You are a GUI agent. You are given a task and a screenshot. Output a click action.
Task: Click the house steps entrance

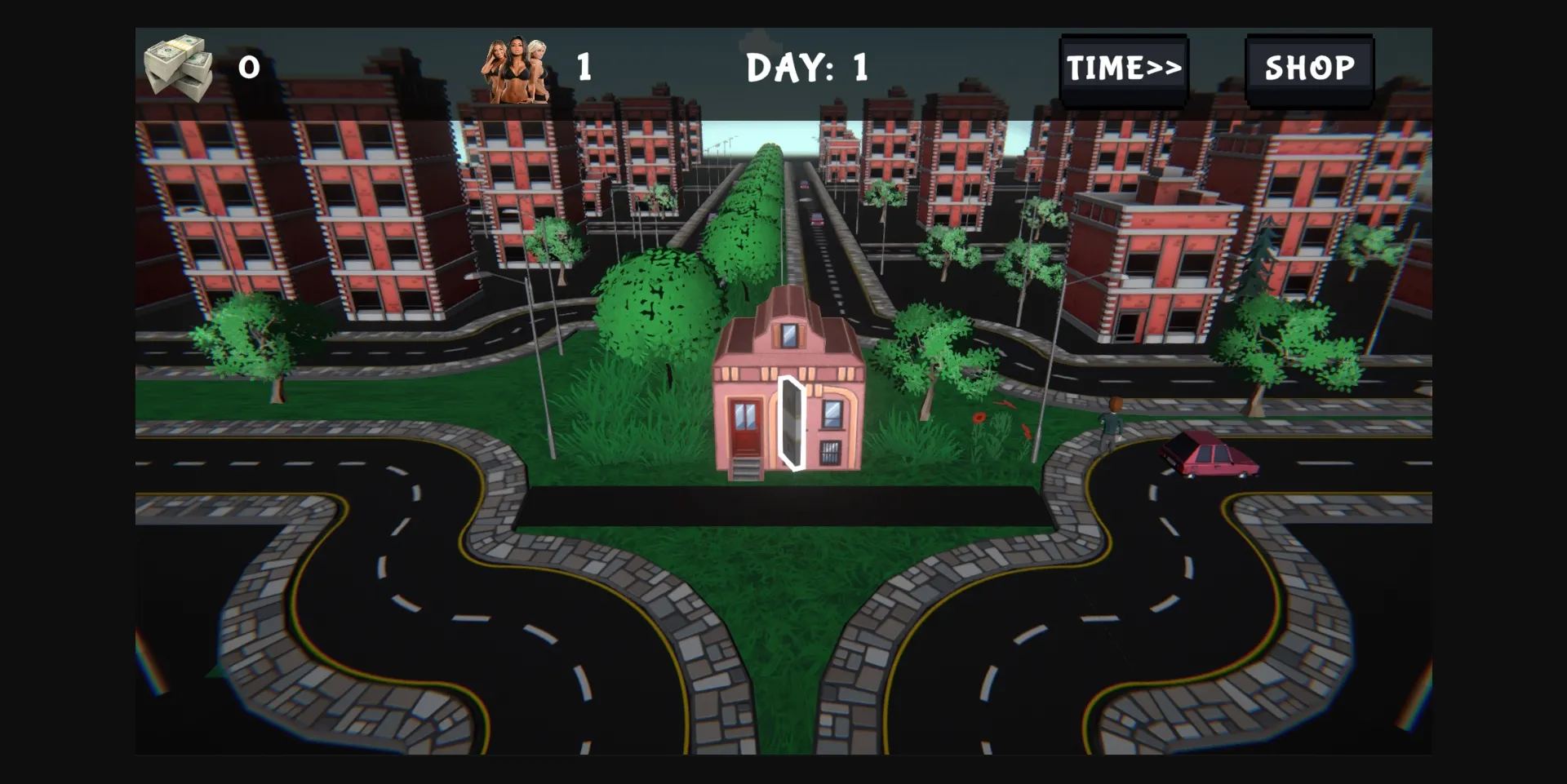click(747, 469)
